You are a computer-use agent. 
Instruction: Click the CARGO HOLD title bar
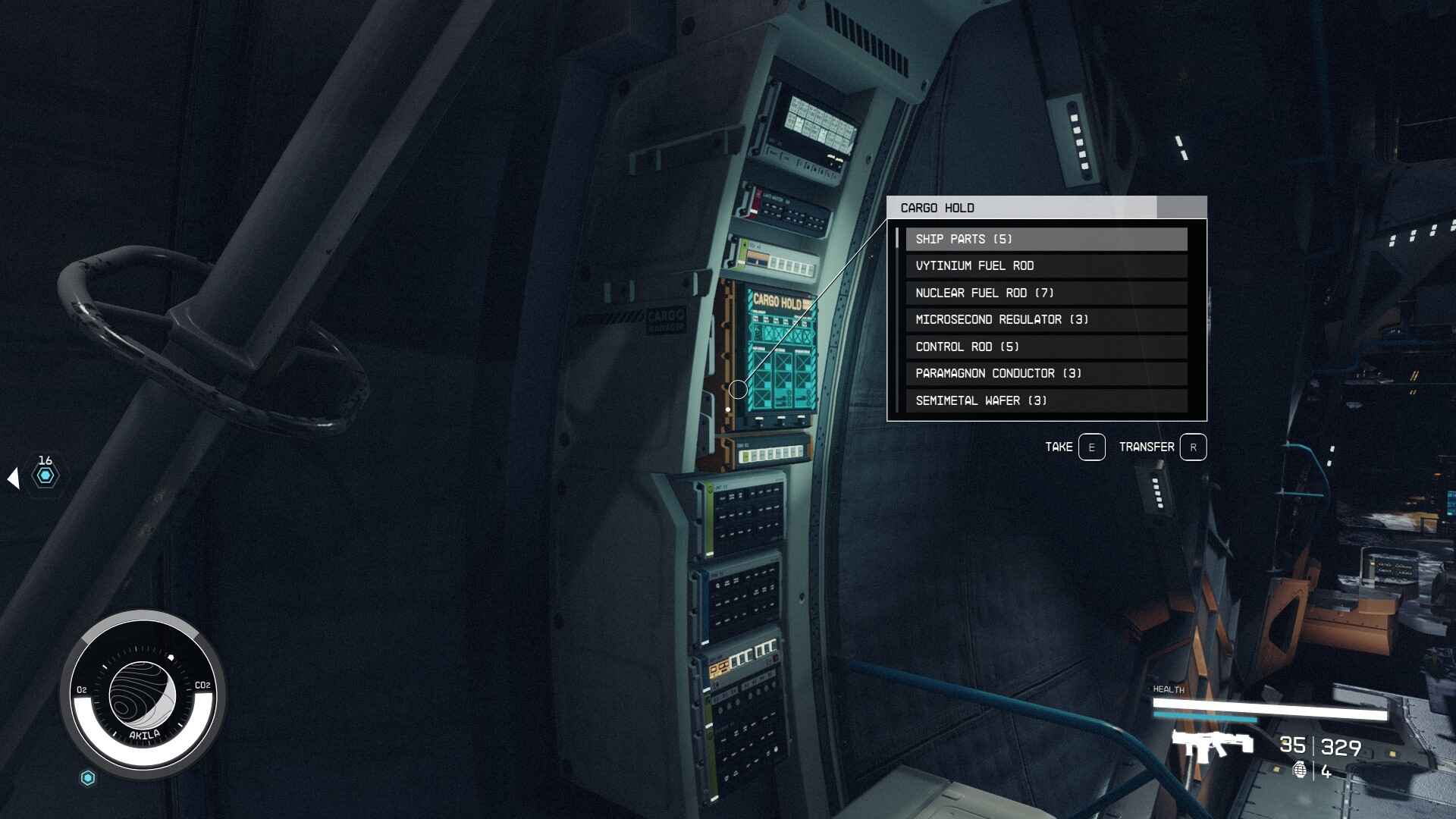(986, 207)
